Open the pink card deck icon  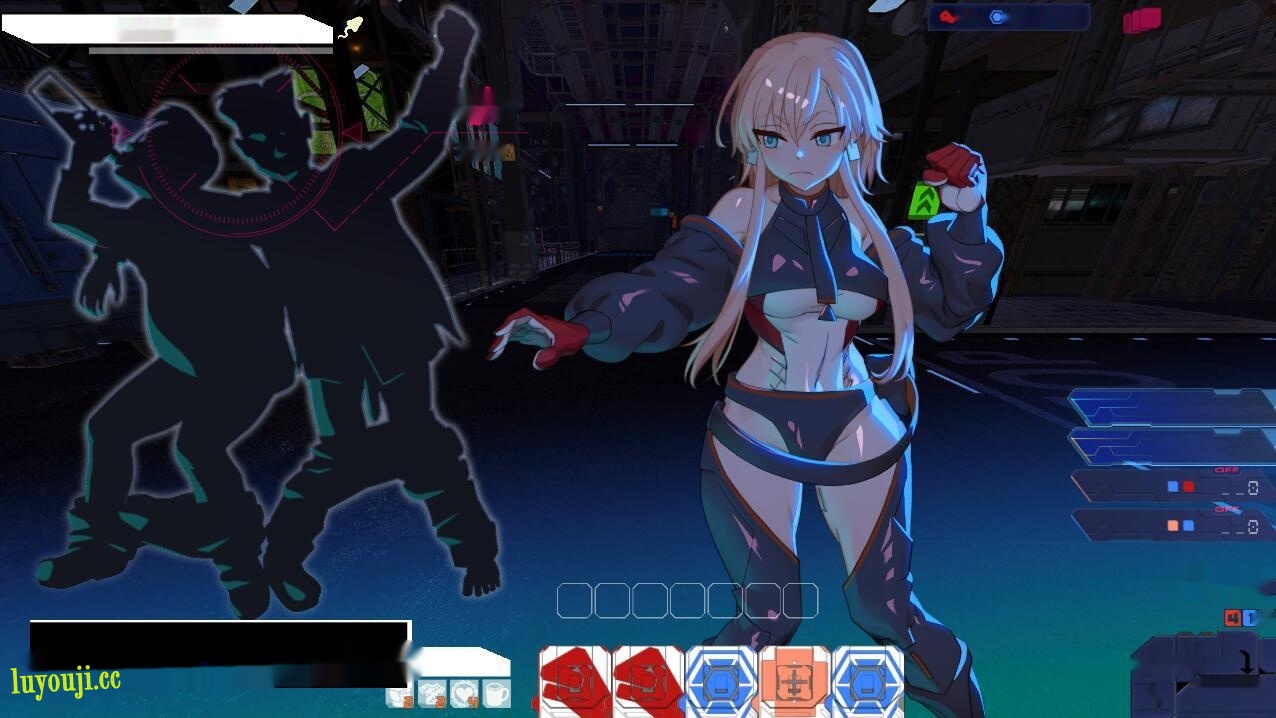(x=1142, y=20)
